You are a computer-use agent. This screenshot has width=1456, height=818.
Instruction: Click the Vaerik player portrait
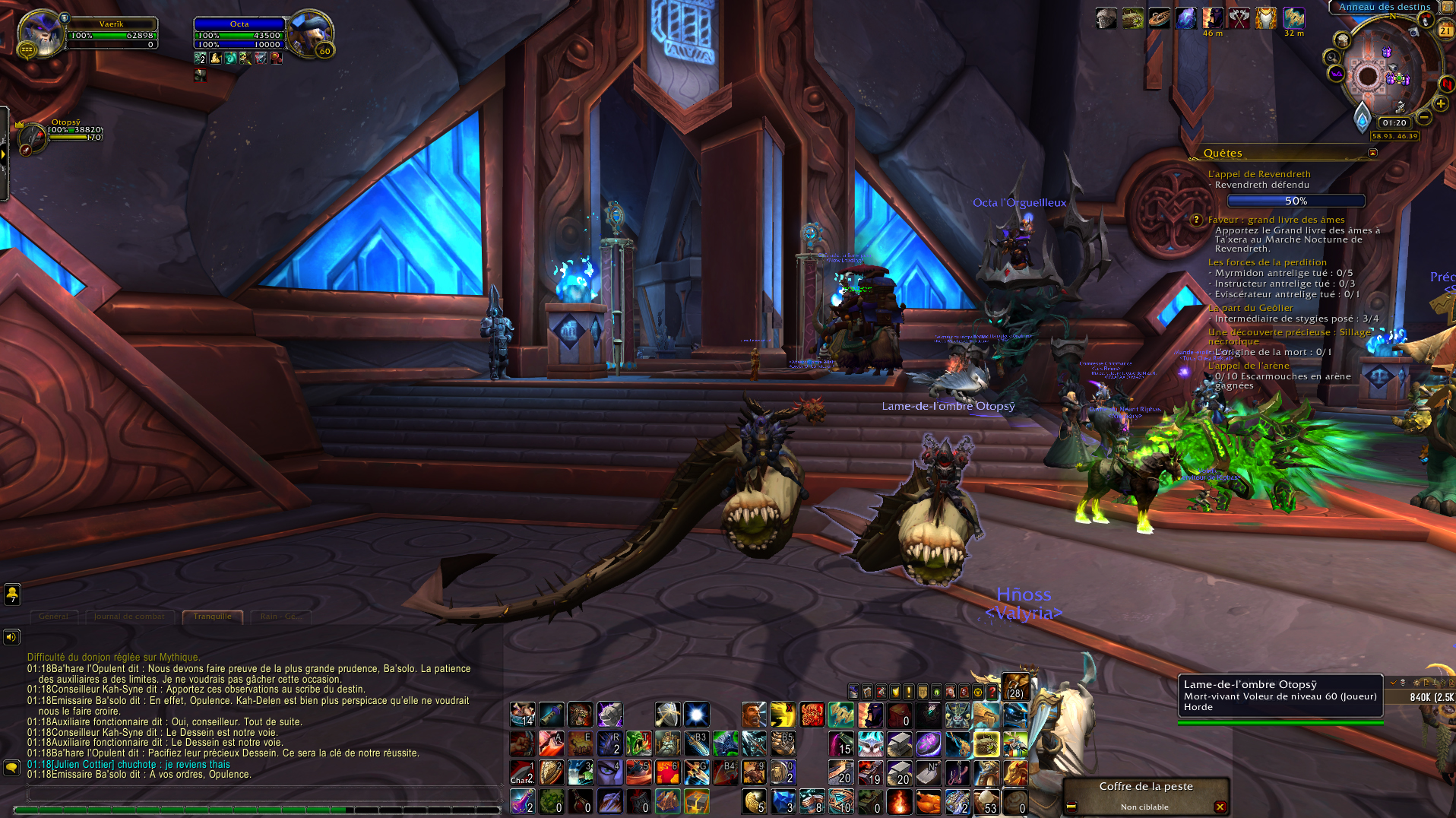point(40,33)
